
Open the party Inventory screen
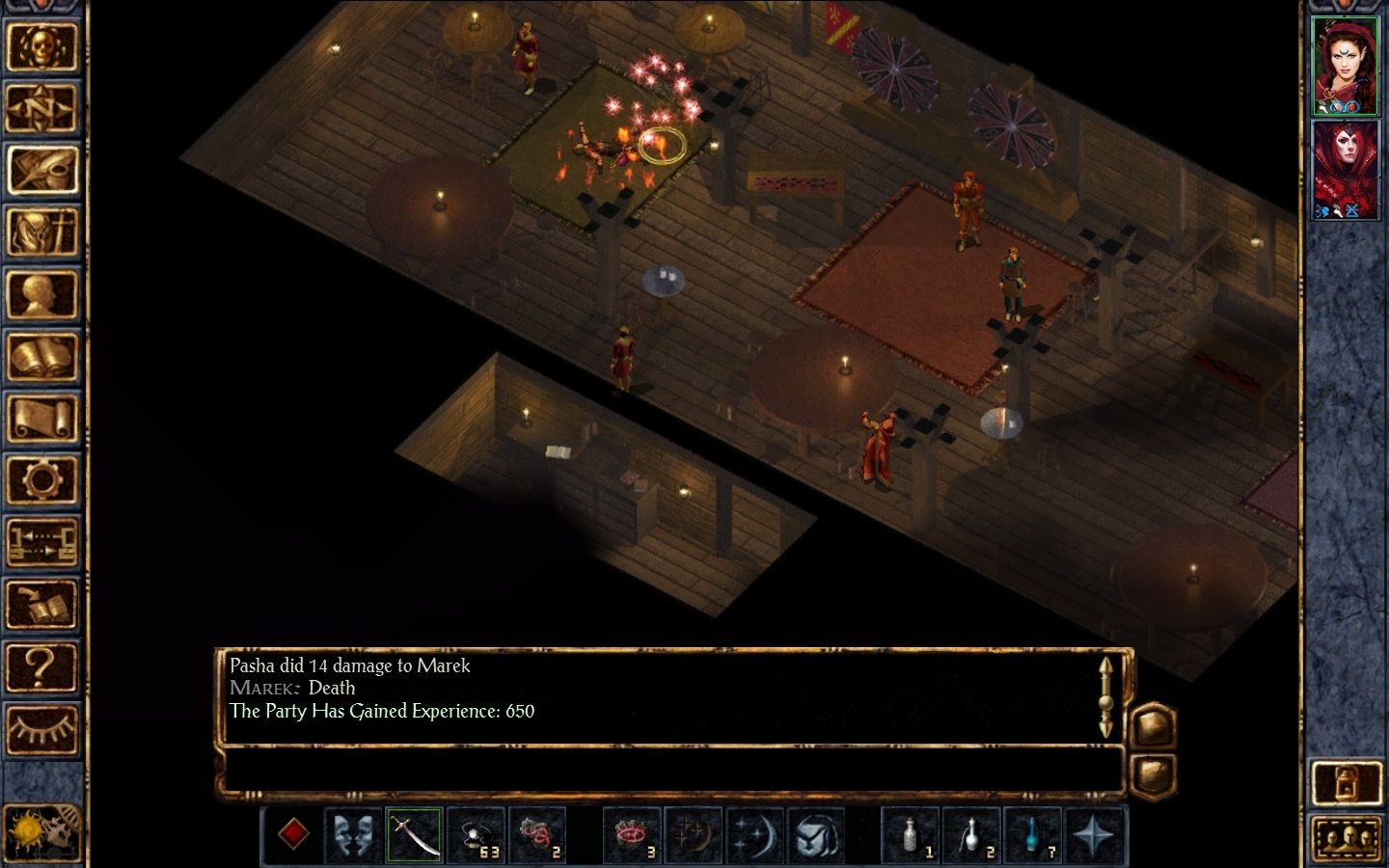(x=44, y=231)
